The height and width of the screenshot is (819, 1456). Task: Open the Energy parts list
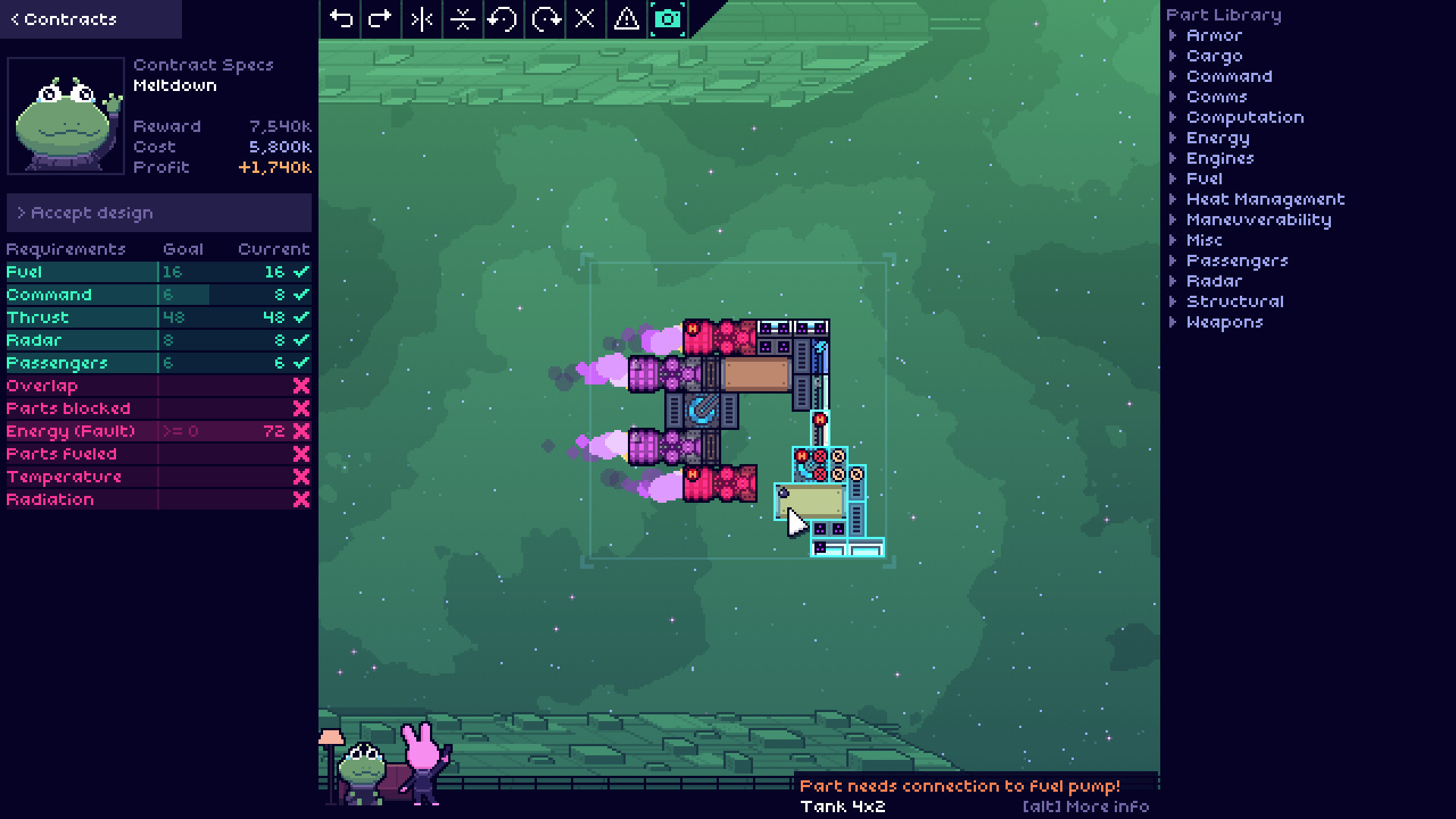pyautogui.click(x=1217, y=138)
